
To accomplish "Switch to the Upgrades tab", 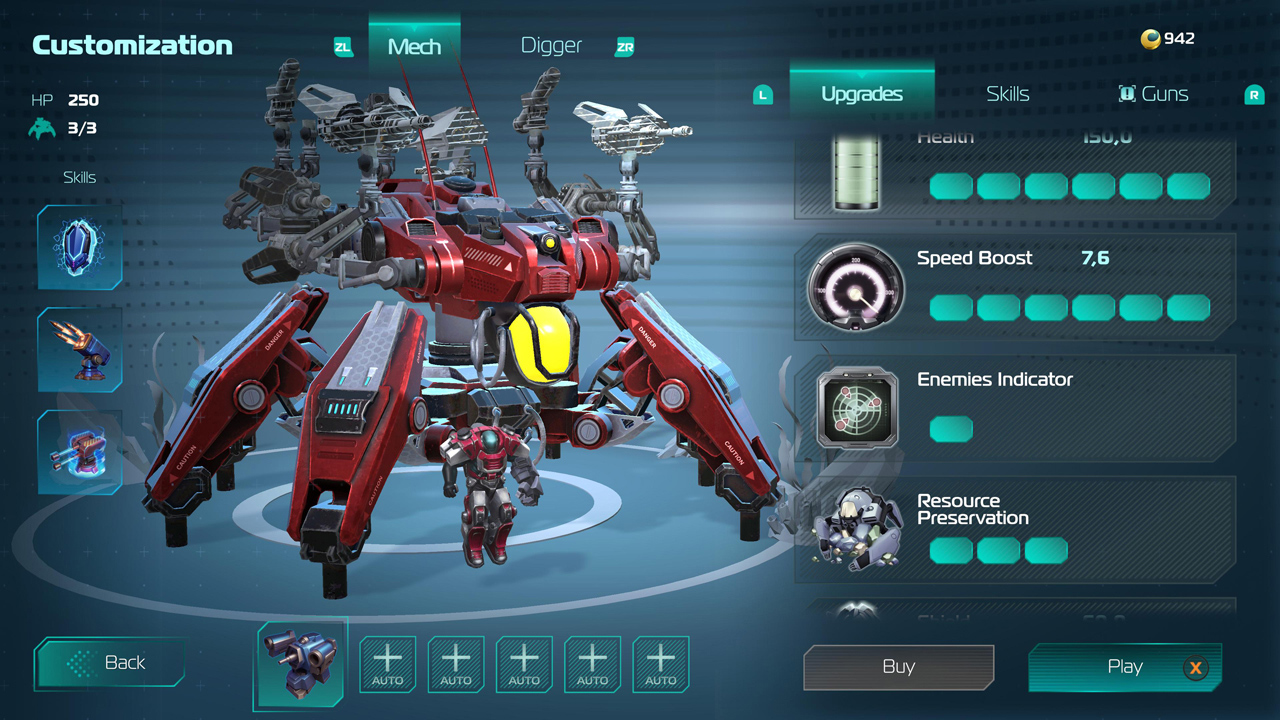I will tap(861, 93).
